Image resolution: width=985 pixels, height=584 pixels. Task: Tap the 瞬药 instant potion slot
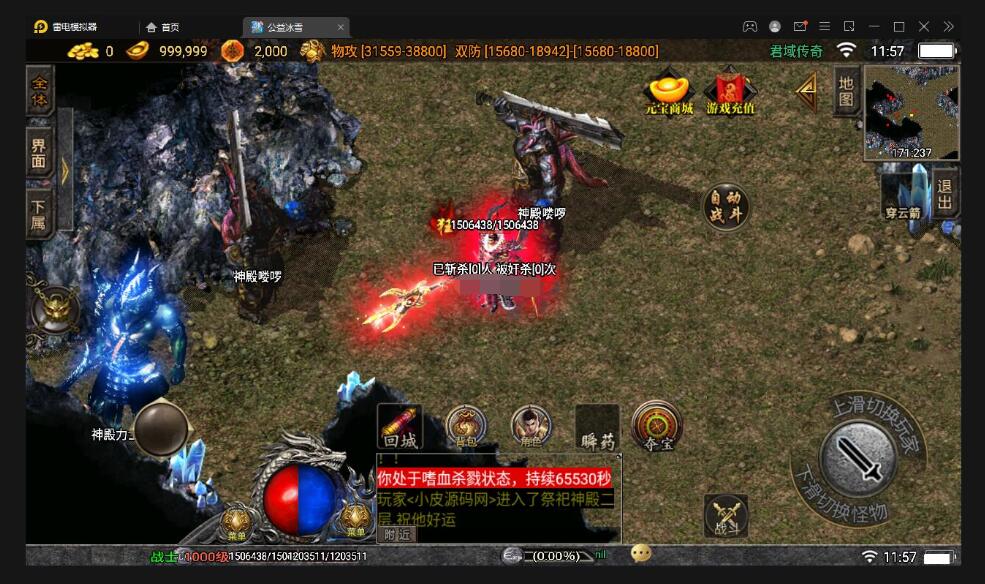598,428
